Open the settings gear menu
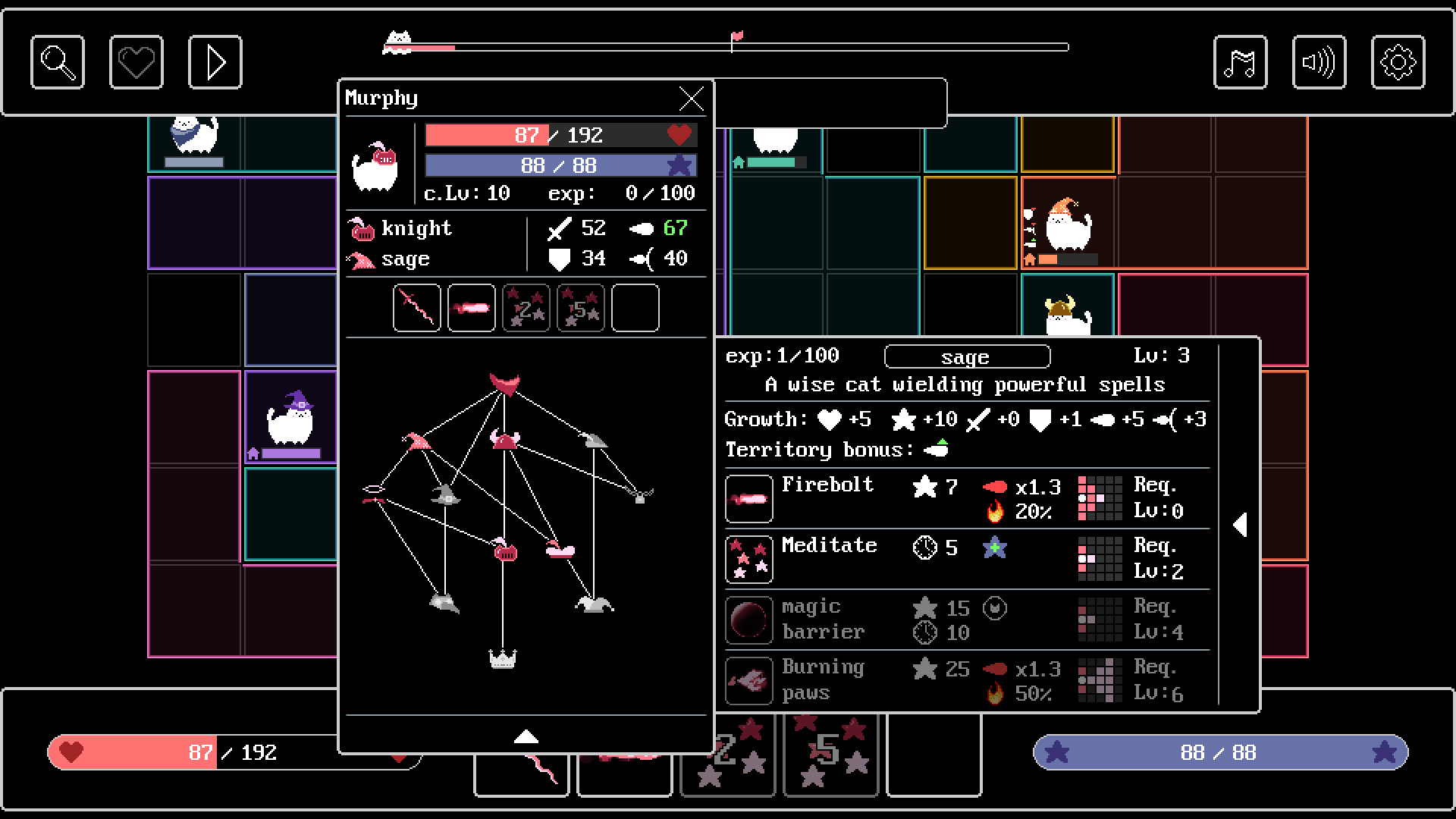1456x819 pixels. click(x=1399, y=62)
